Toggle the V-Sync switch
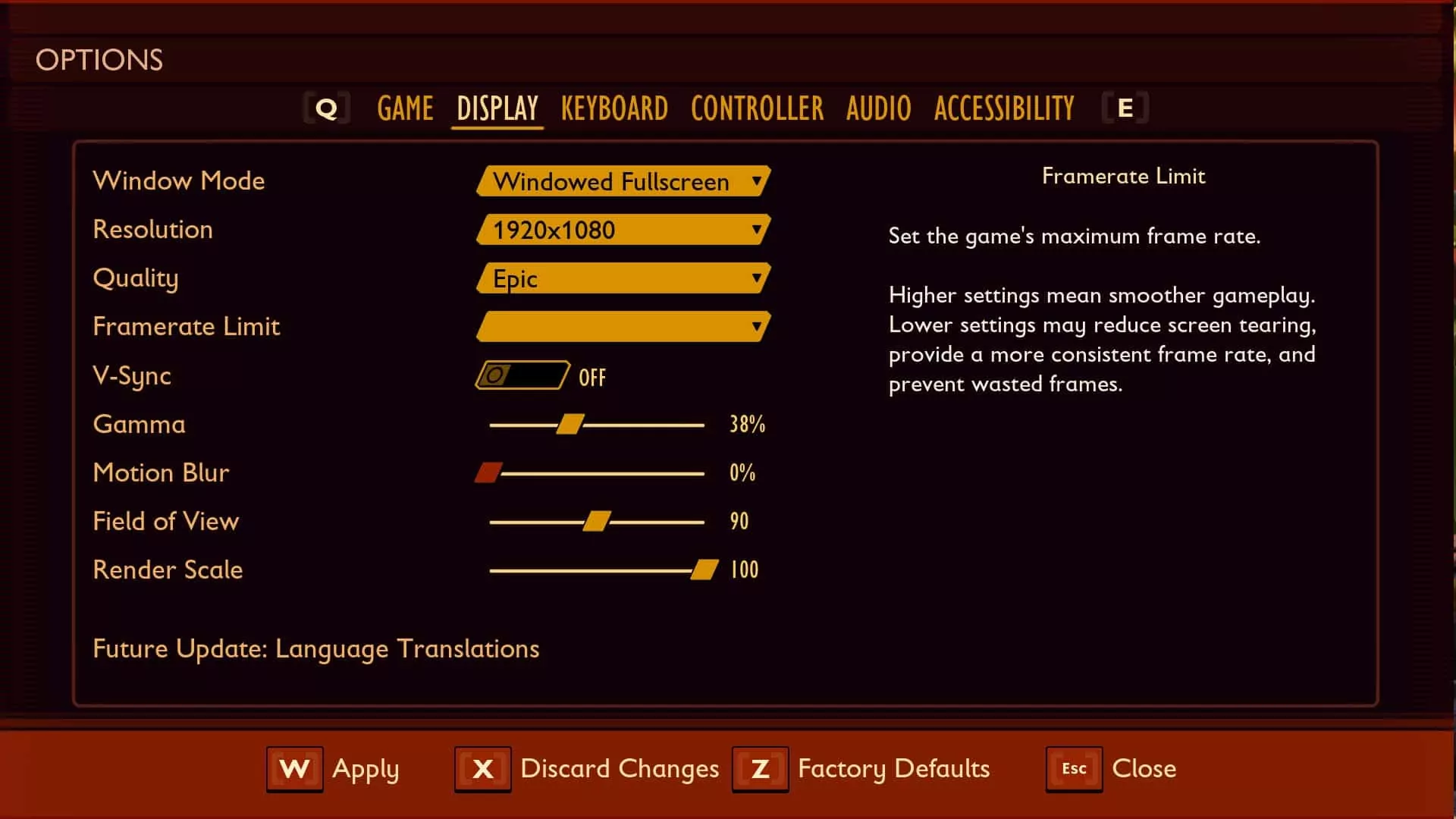The image size is (1456, 819). tap(522, 375)
